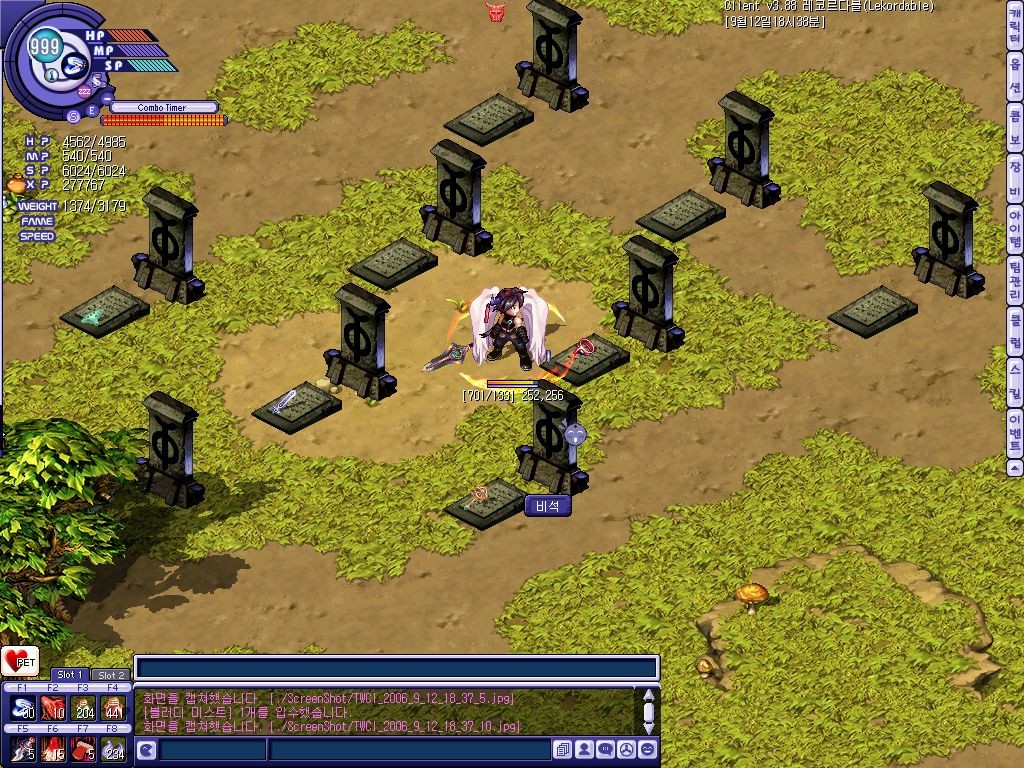
Task: Click the speech bubble chat button
Action: point(605,749)
